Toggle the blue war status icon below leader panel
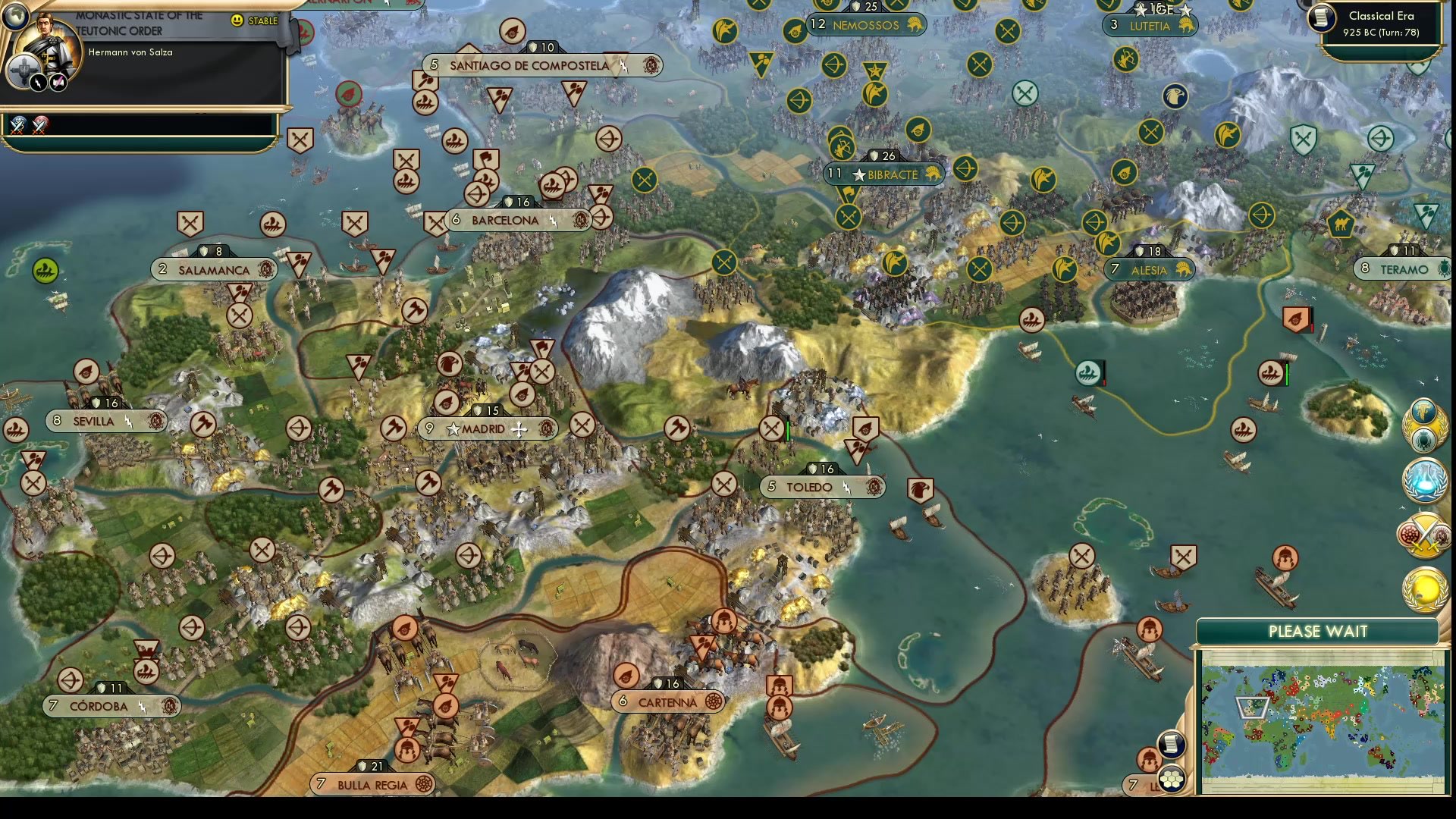The width and height of the screenshot is (1456, 819). pyautogui.click(x=17, y=125)
